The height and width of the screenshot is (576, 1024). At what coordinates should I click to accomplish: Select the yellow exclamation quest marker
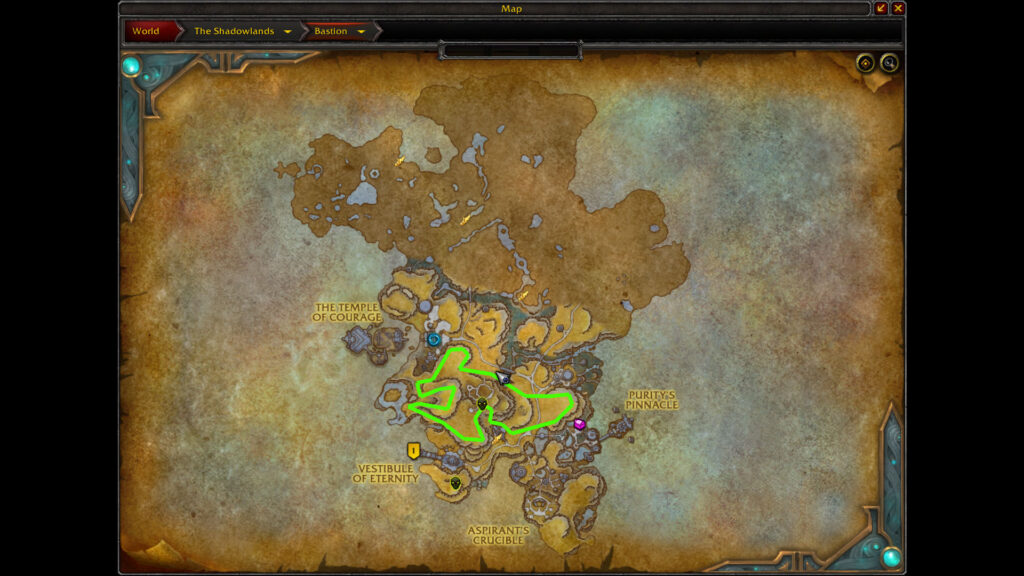413,450
